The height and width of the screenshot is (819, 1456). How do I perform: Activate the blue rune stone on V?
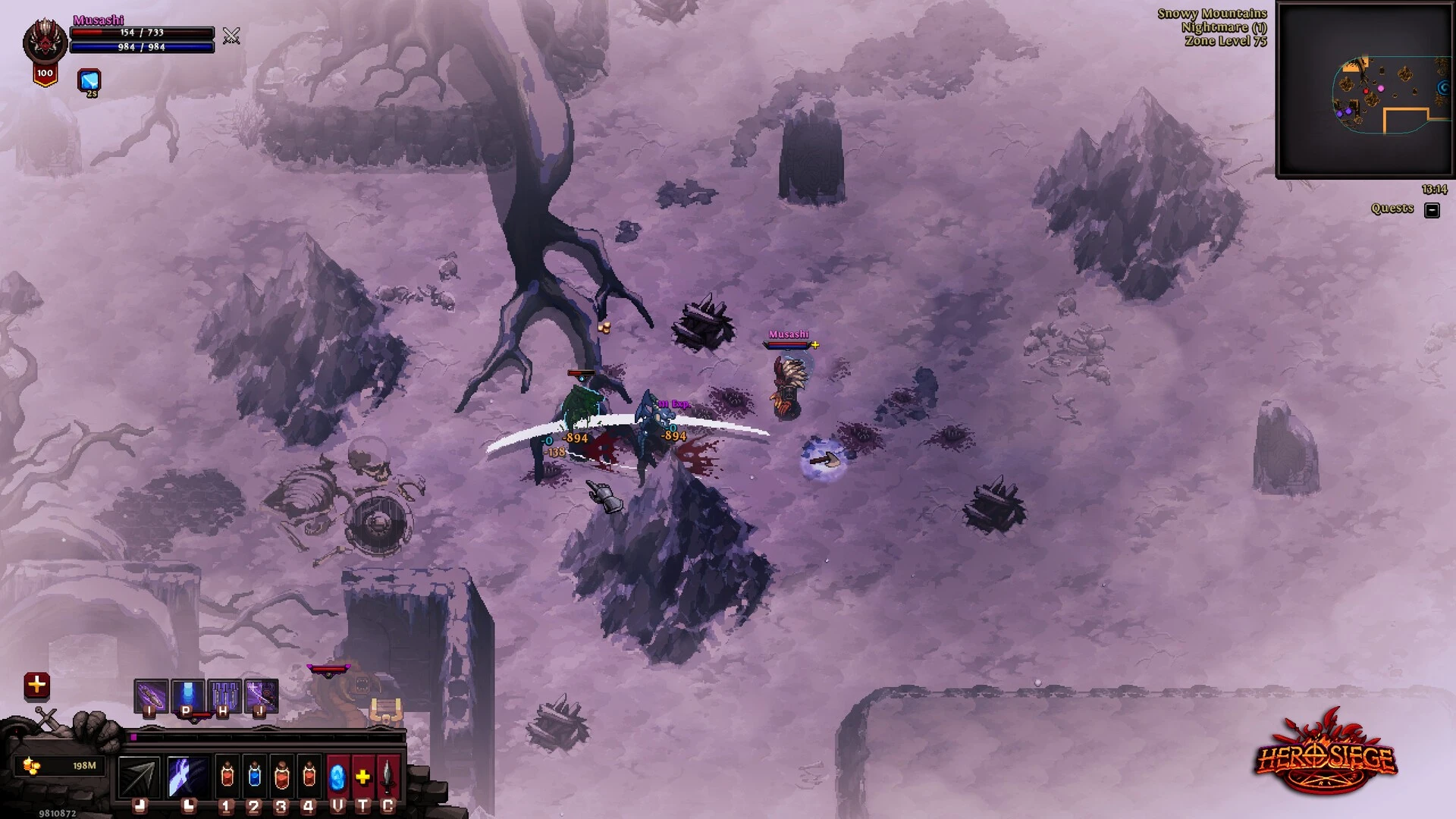click(337, 777)
